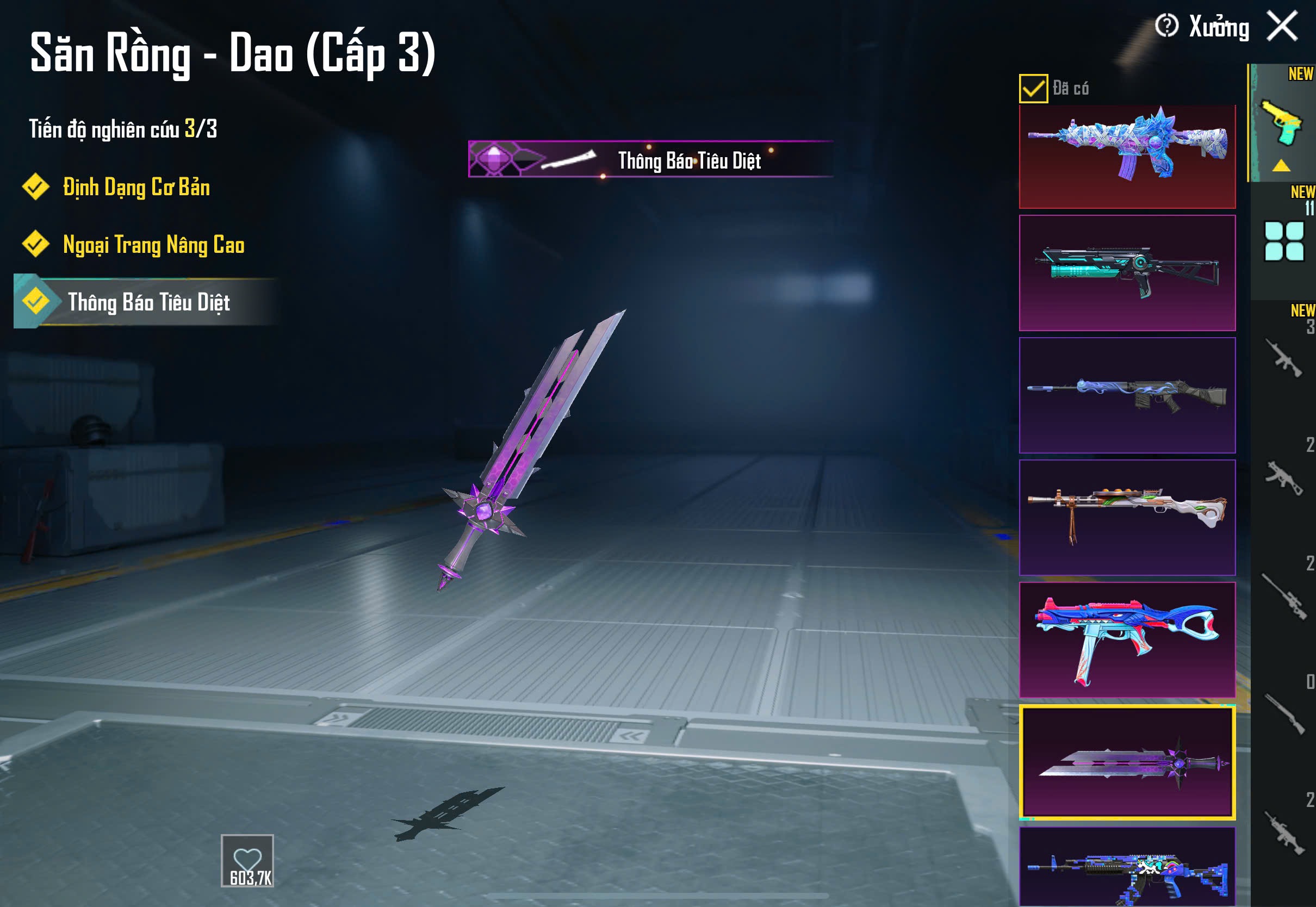
Task: Close the workshop screen with the X
Action: tap(1282, 26)
